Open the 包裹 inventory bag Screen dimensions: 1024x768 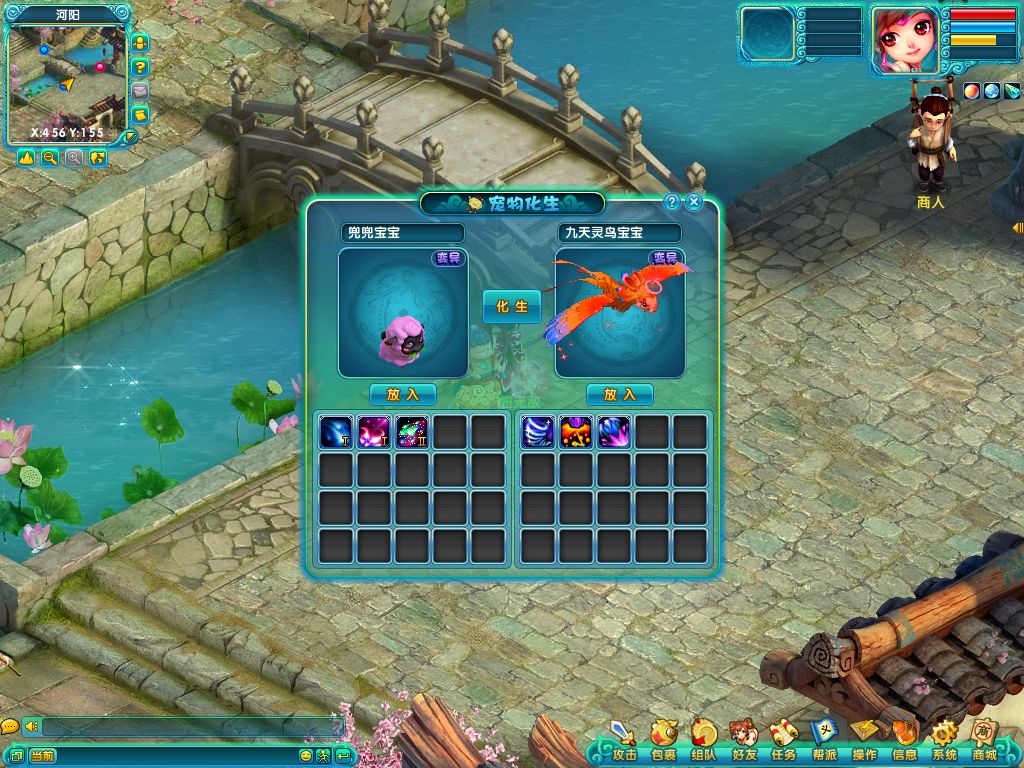coord(663,741)
